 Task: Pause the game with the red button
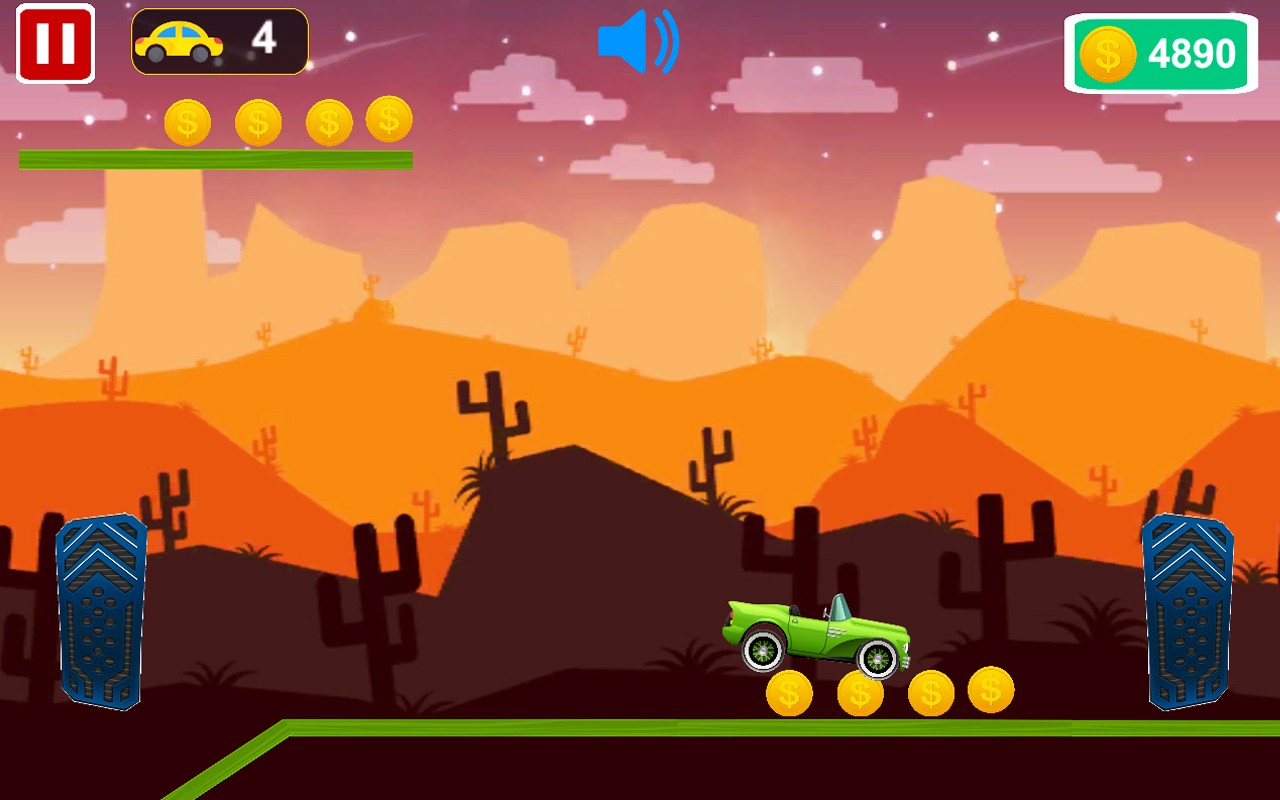tap(55, 44)
